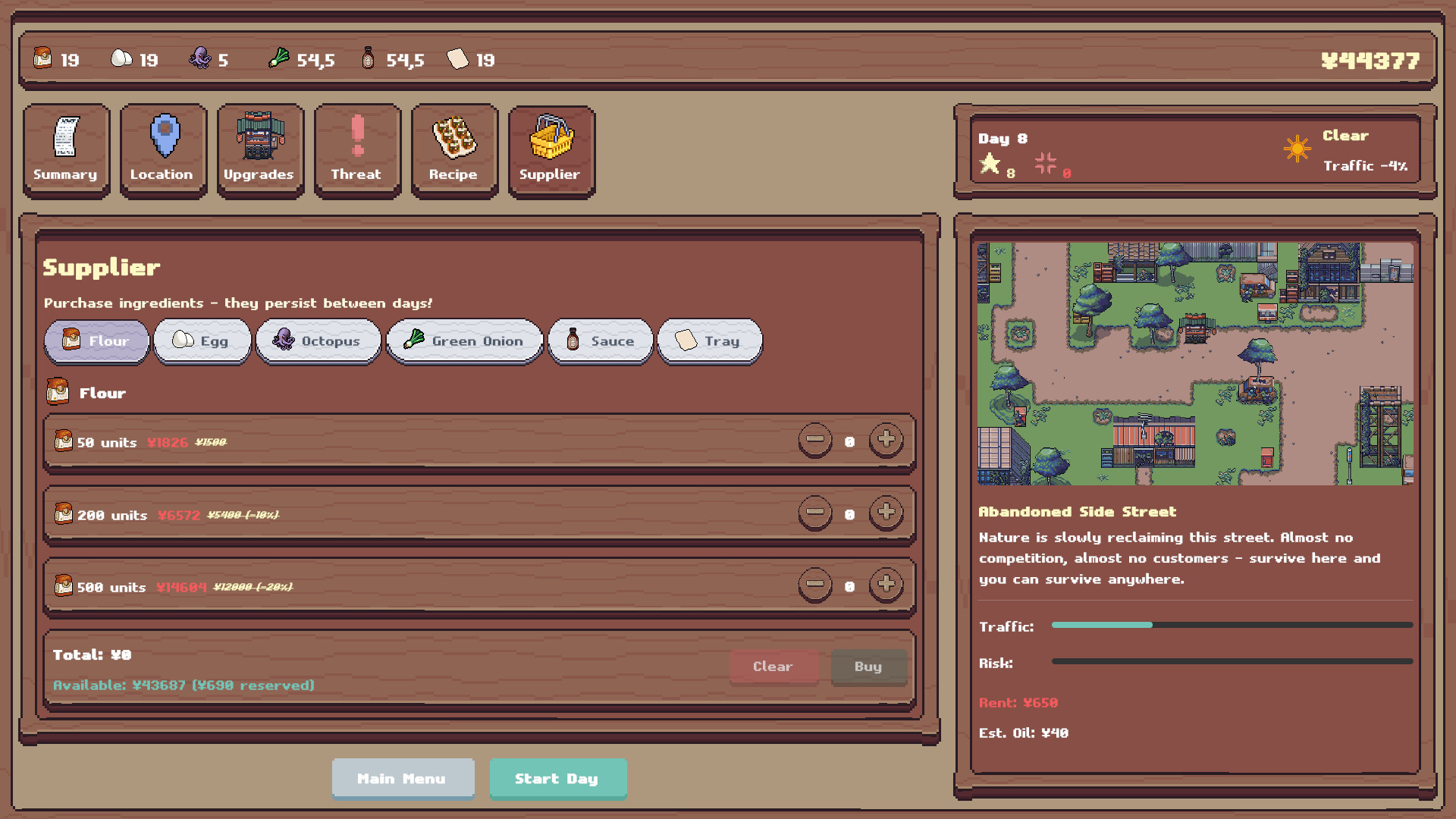Click the Abandoned Side Street map preview
Screen dimensions: 1456x819
[x=1194, y=362]
